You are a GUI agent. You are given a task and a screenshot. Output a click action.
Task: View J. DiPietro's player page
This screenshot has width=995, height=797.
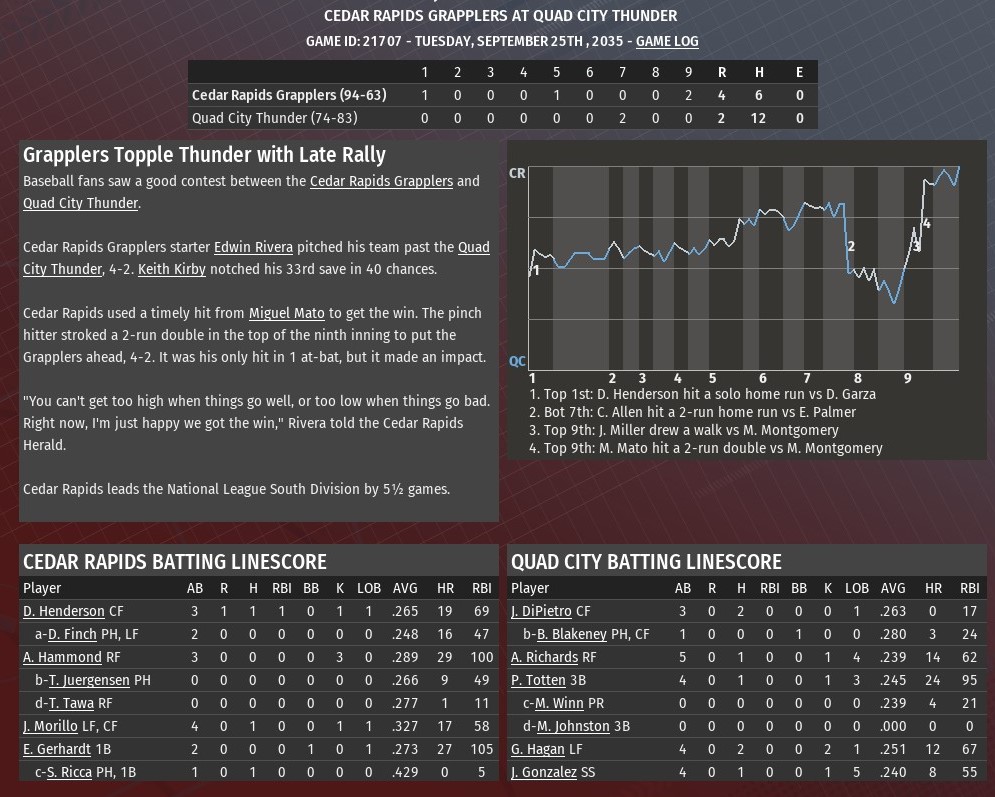click(x=543, y=611)
